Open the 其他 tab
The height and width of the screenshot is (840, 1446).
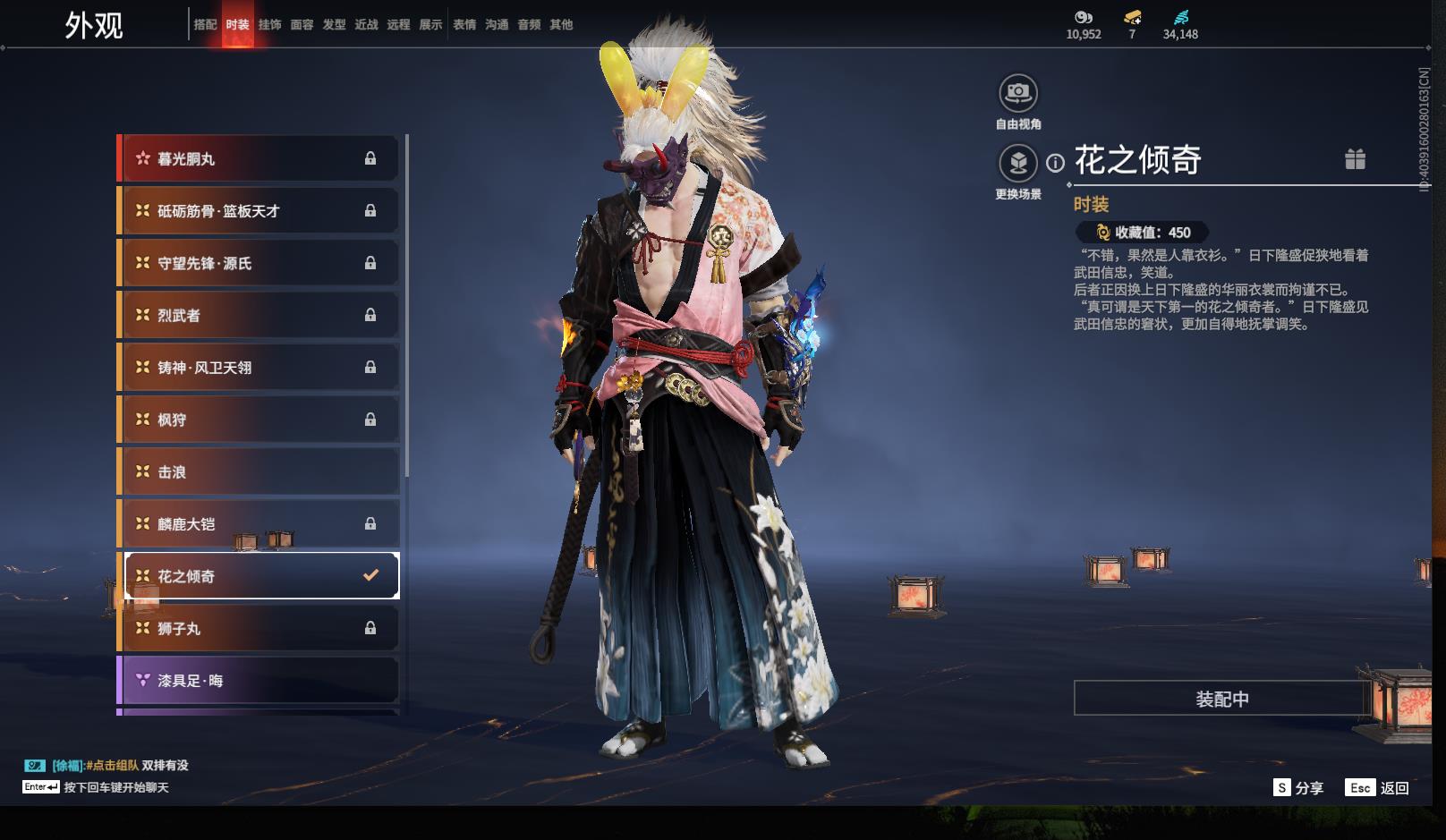click(561, 25)
